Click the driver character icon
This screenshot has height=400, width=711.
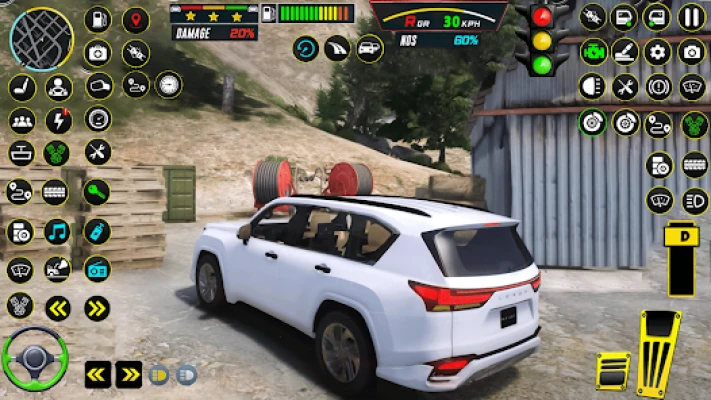[59, 88]
